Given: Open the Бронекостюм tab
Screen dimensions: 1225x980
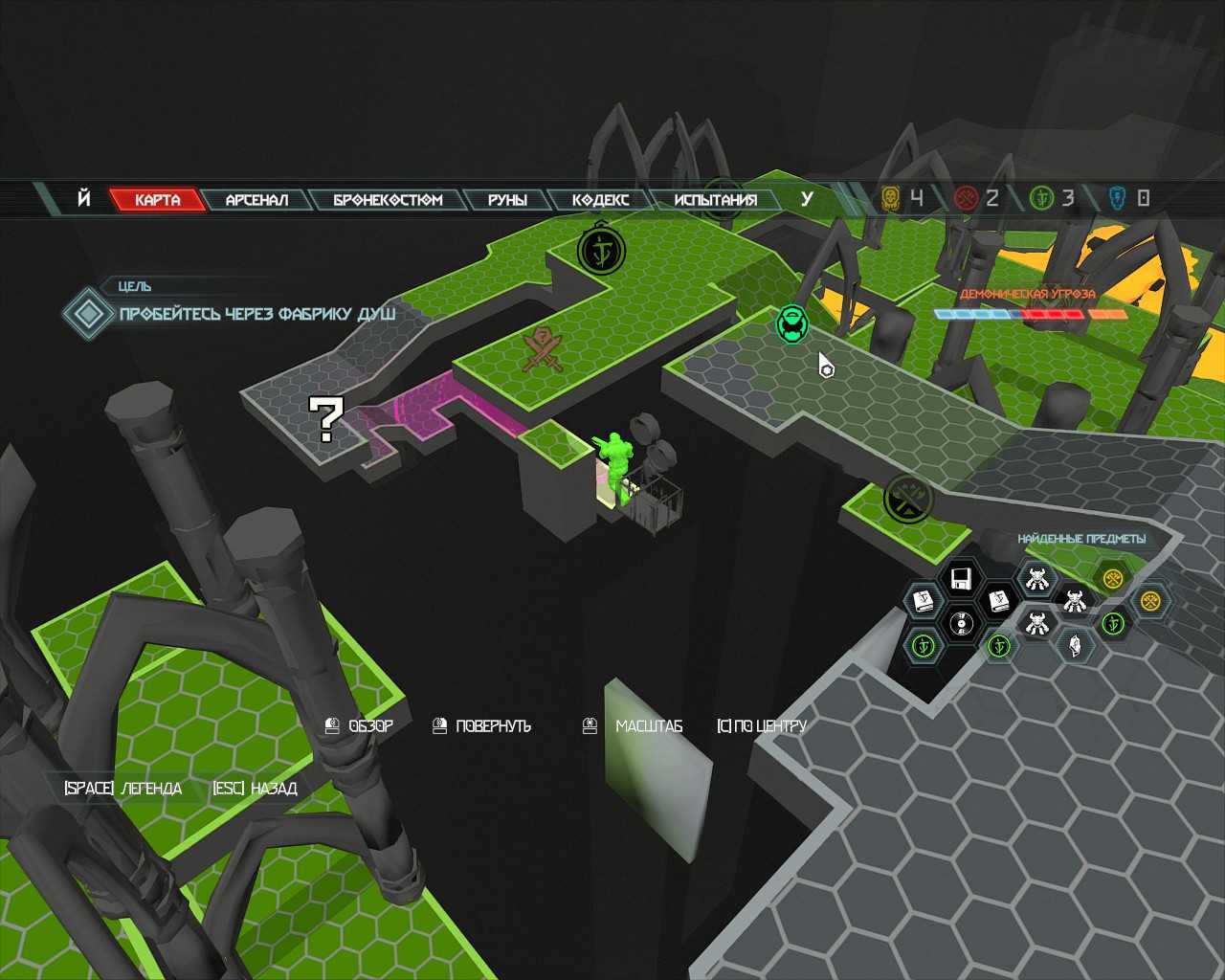Looking at the screenshot, I should click(388, 200).
